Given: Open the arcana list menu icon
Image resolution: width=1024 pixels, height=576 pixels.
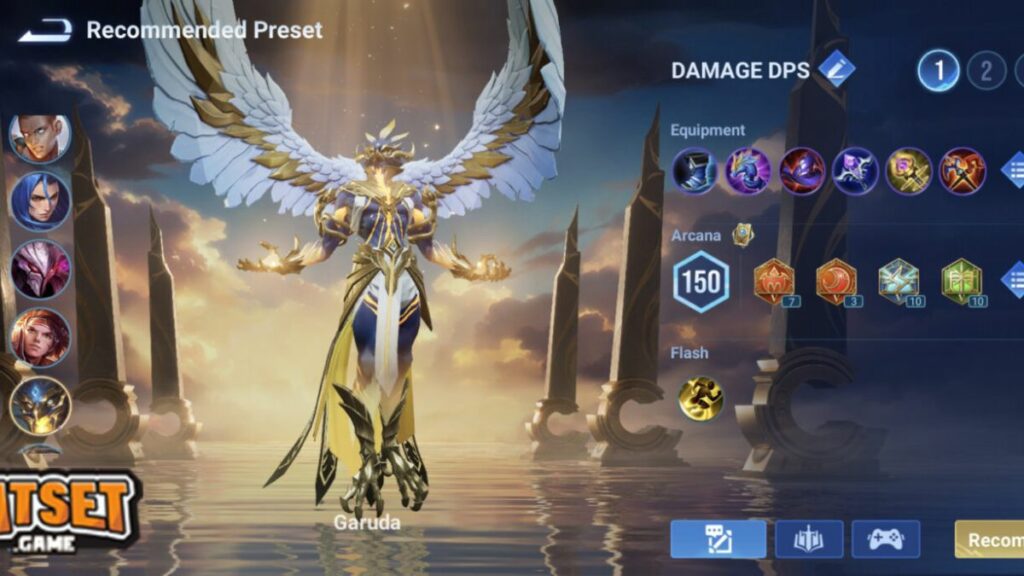Looking at the screenshot, I should point(1013,281).
